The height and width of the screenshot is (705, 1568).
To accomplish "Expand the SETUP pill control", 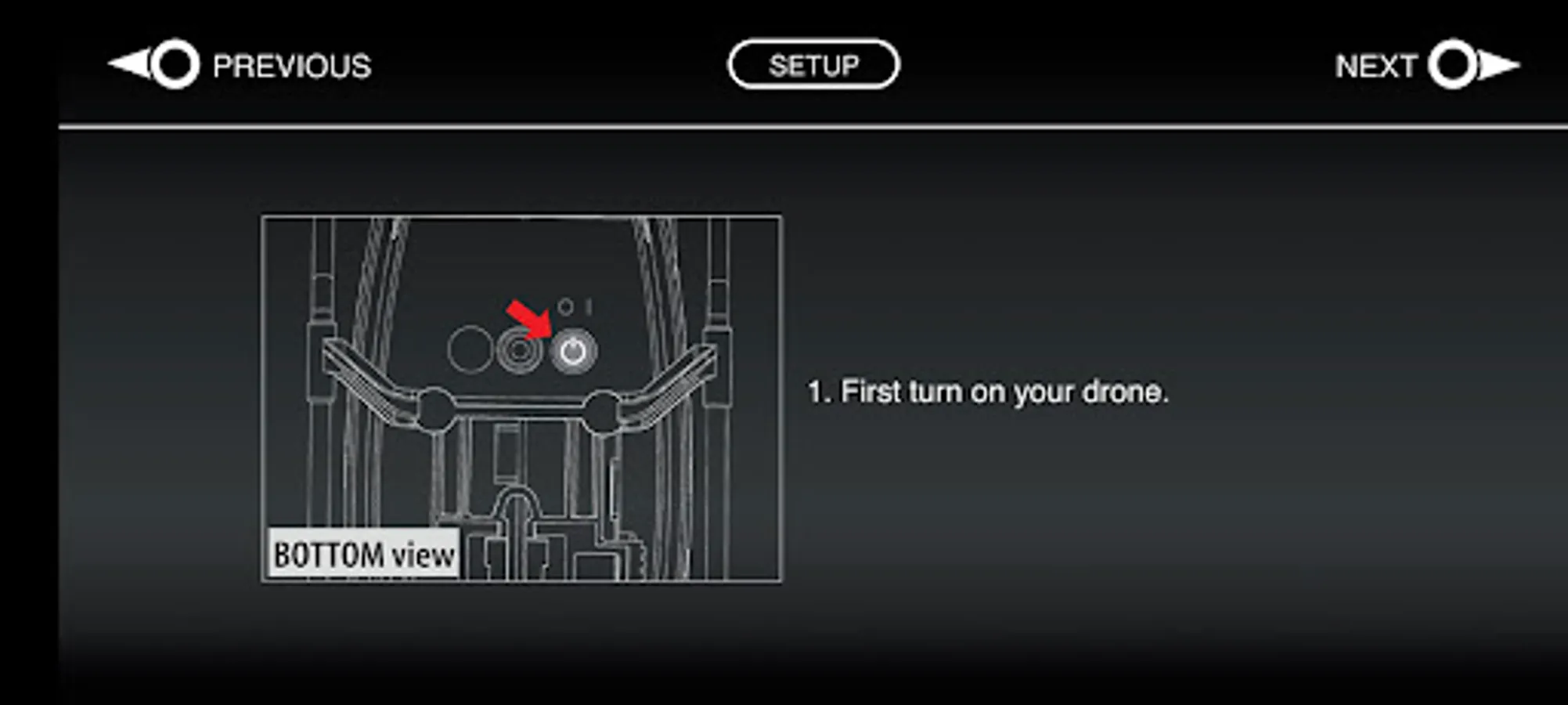I will click(x=814, y=63).
